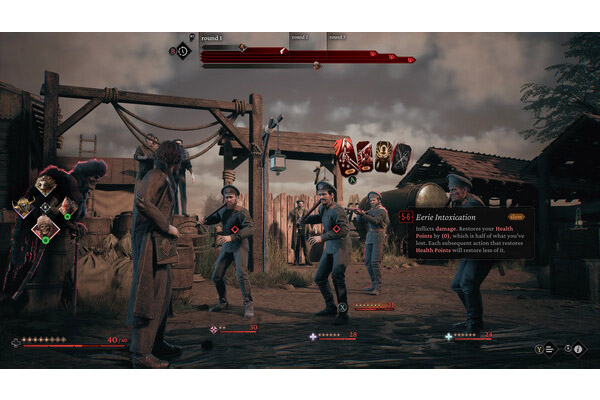
Task: Pick the dark card with gold ring
Action: pos(383,157)
